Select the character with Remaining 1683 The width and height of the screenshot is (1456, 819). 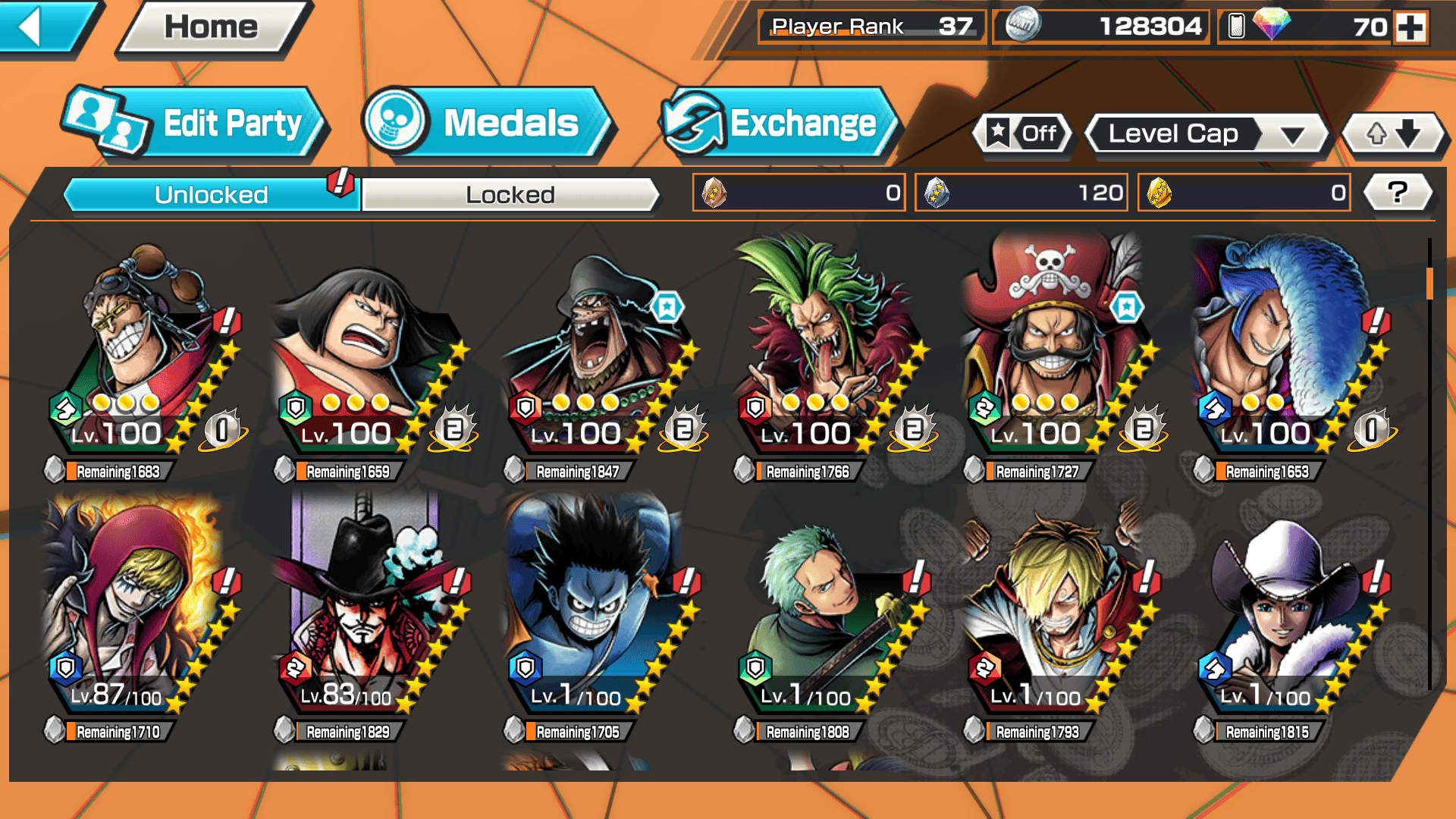pyautogui.click(x=144, y=356)
